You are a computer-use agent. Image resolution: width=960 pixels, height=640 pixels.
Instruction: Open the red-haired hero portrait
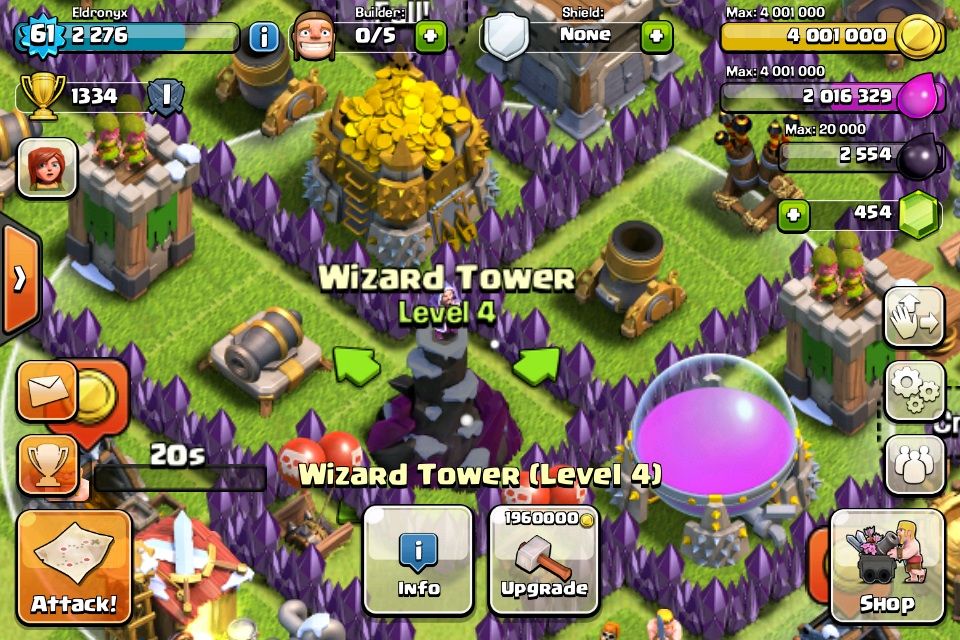click(x=47, y=167)
